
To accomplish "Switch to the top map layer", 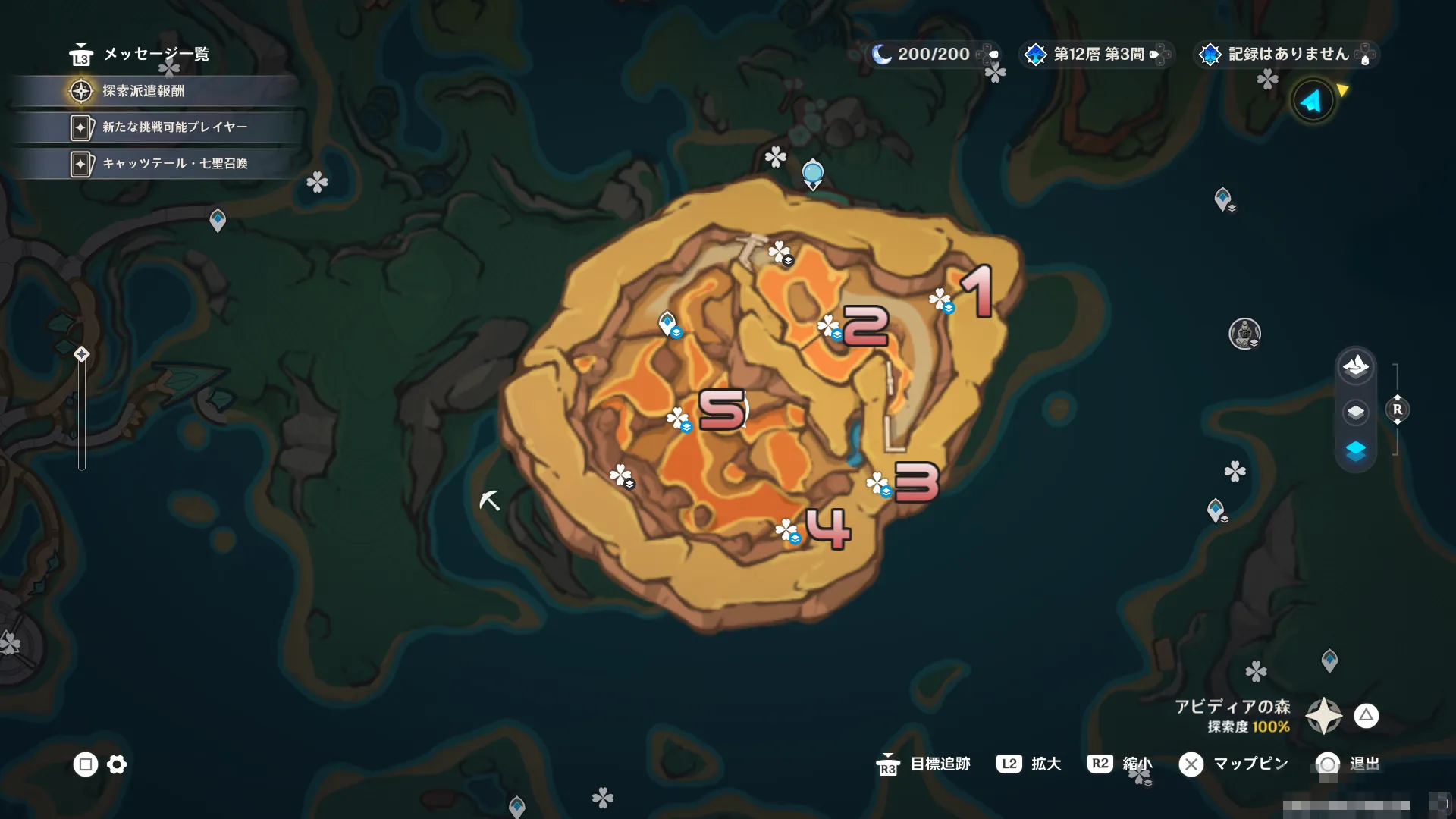I will [1355, 367].
